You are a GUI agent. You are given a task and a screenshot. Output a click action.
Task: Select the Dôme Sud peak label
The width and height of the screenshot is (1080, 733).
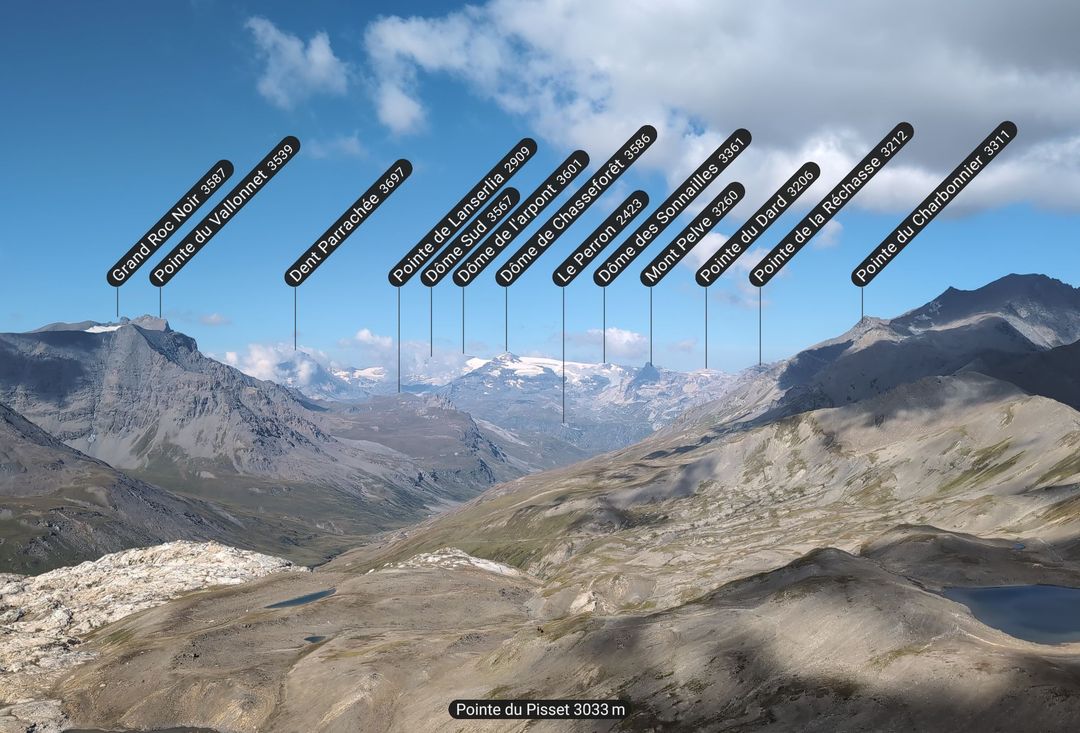[470, 237]
